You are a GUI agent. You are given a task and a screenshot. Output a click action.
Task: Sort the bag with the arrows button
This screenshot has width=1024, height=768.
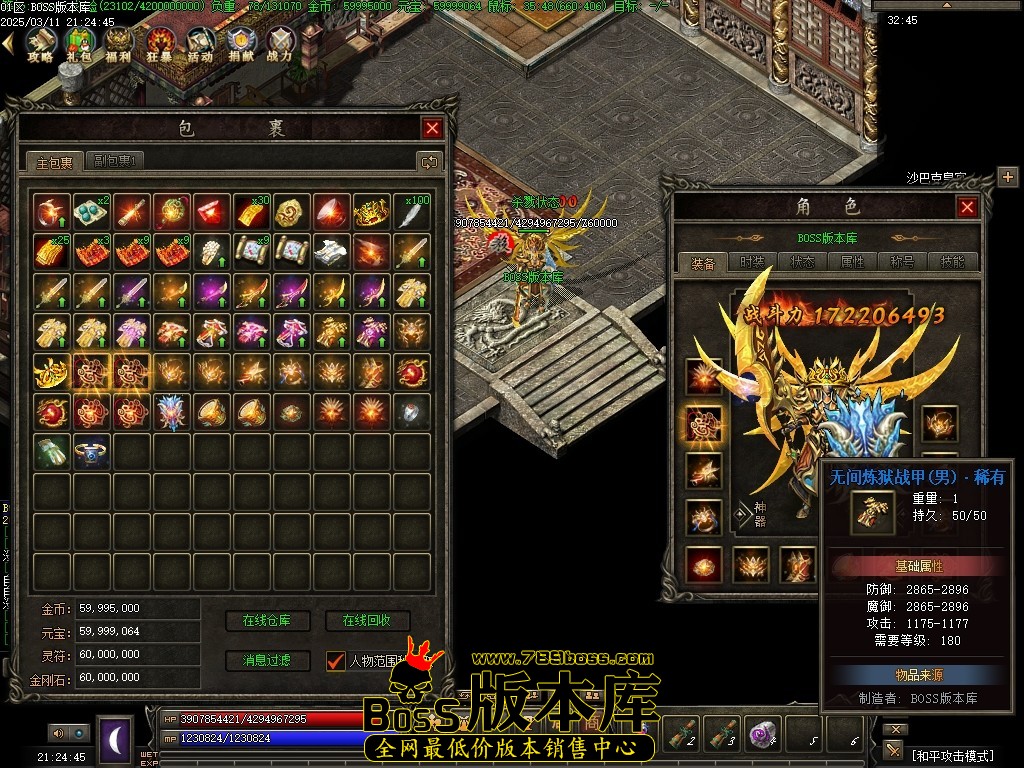430,161
